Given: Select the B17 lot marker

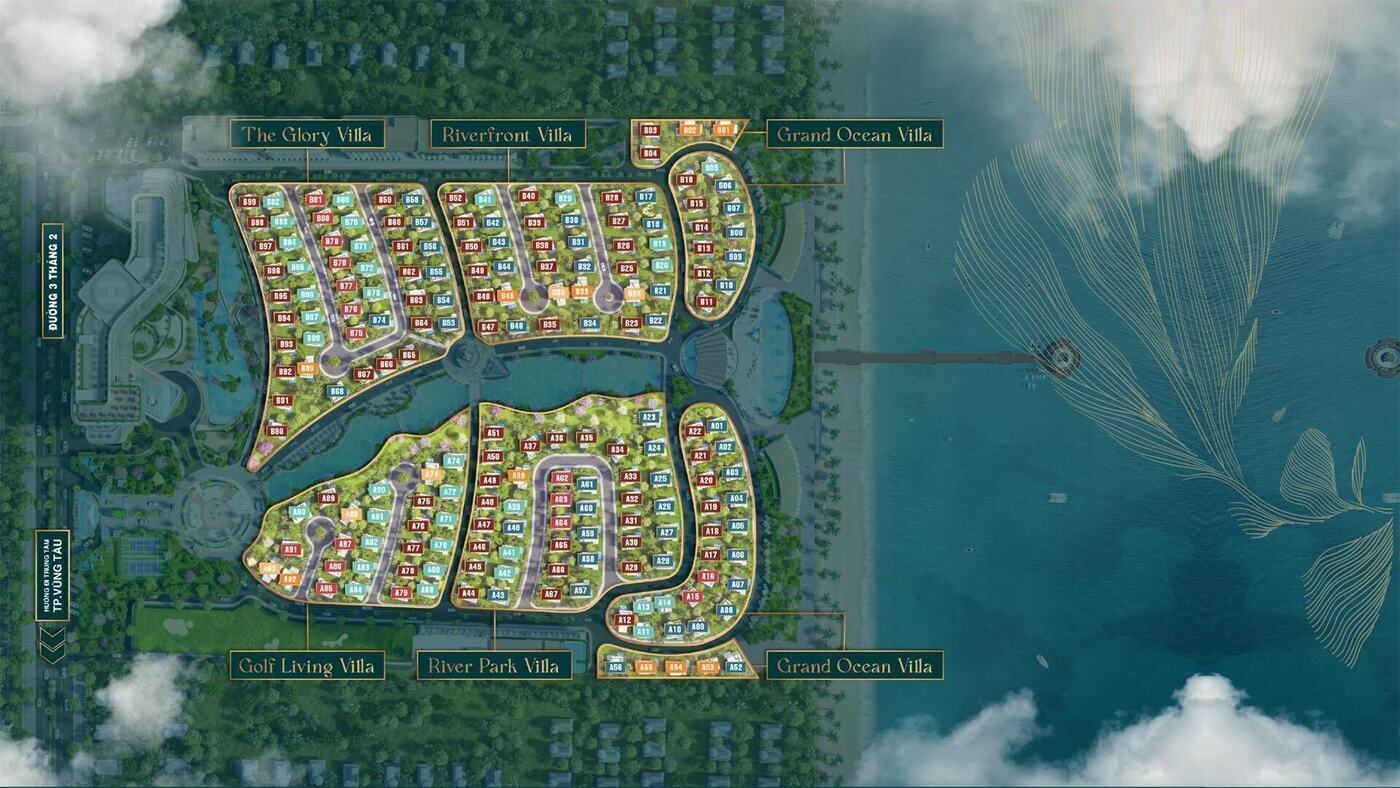Looking at the screenshot, I should click(x=646, y=197).
